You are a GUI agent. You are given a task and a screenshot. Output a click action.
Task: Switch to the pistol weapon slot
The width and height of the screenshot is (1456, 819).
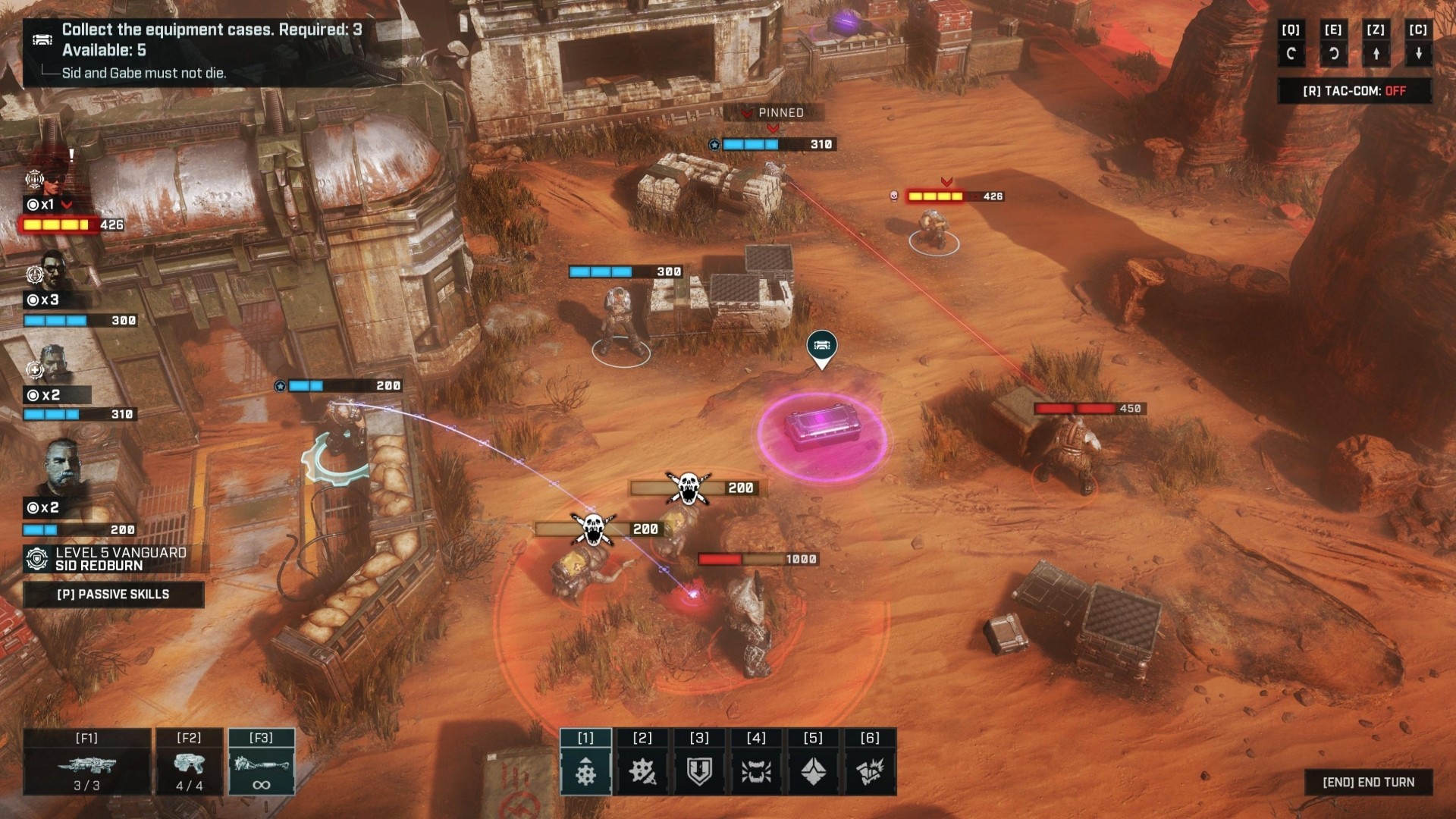click(x=189, y=763)
